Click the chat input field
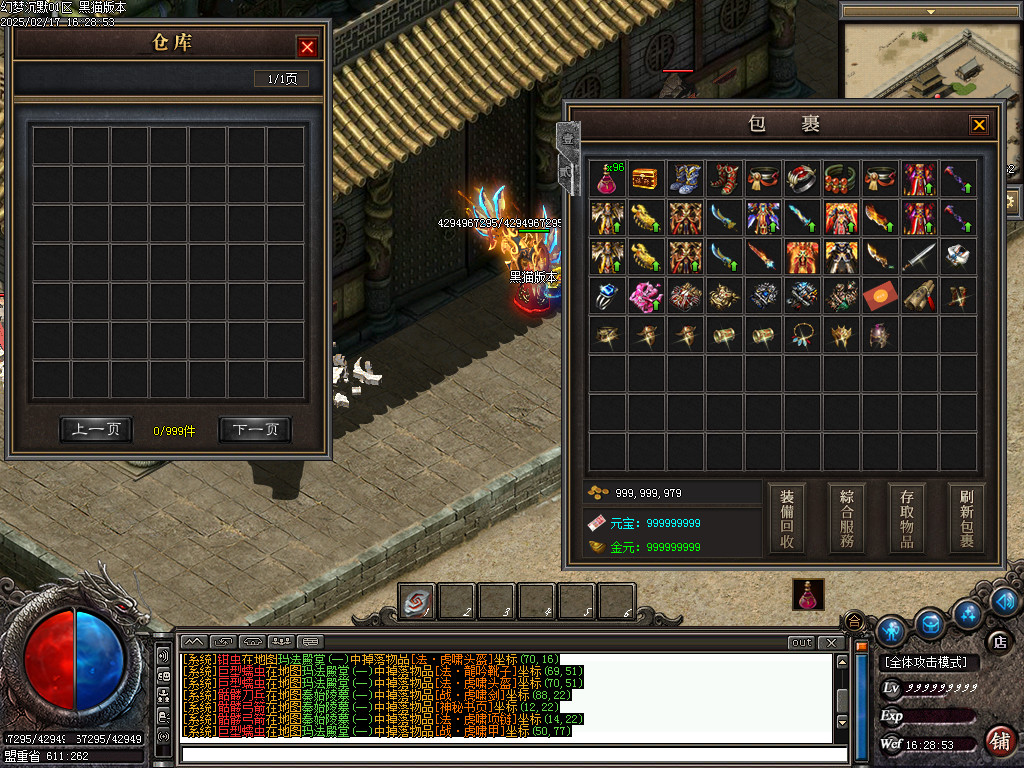The width and height of the screenshot is (1024, 768). (x=514, y=755)
